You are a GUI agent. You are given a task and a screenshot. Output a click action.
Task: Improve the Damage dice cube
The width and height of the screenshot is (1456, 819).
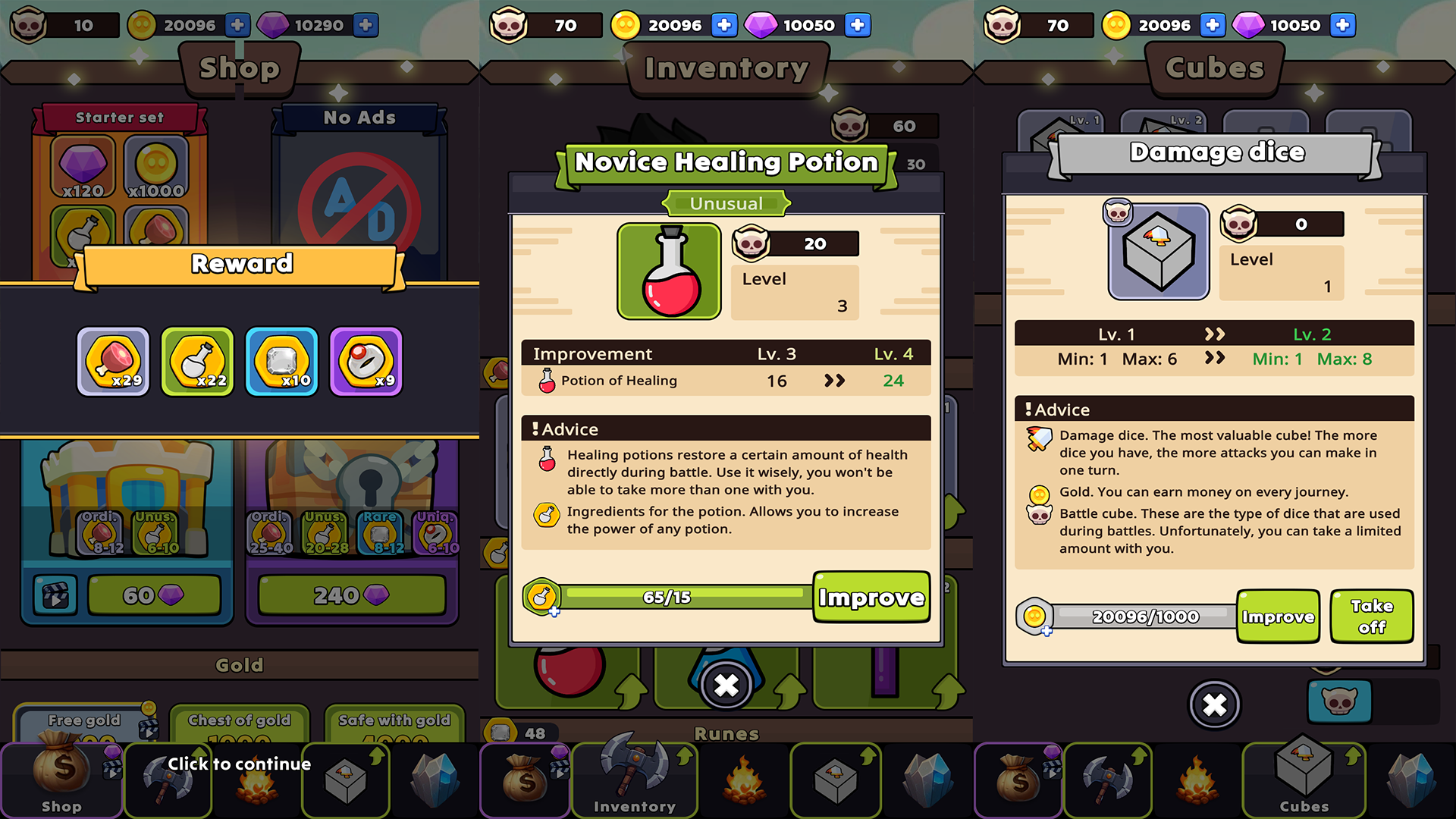(x=1278, y=617)
